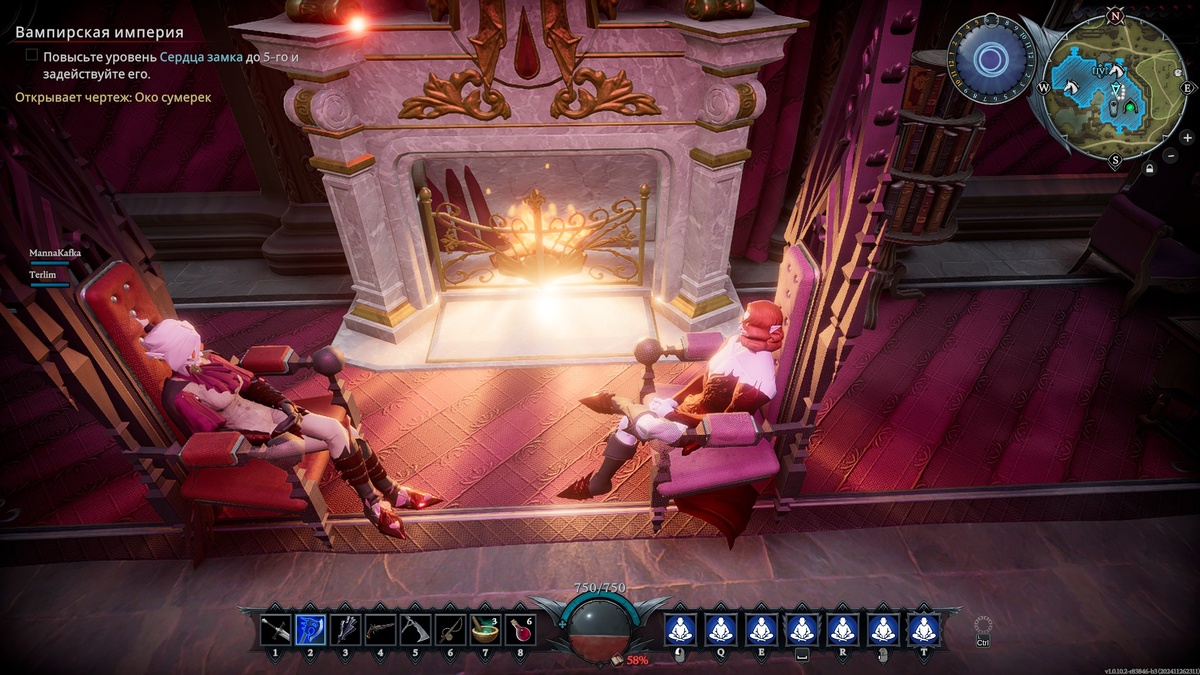Viewport: 1200px width, 675px height.
Task: Use the green salve bowl consumable
Action: tap(485, 629)
